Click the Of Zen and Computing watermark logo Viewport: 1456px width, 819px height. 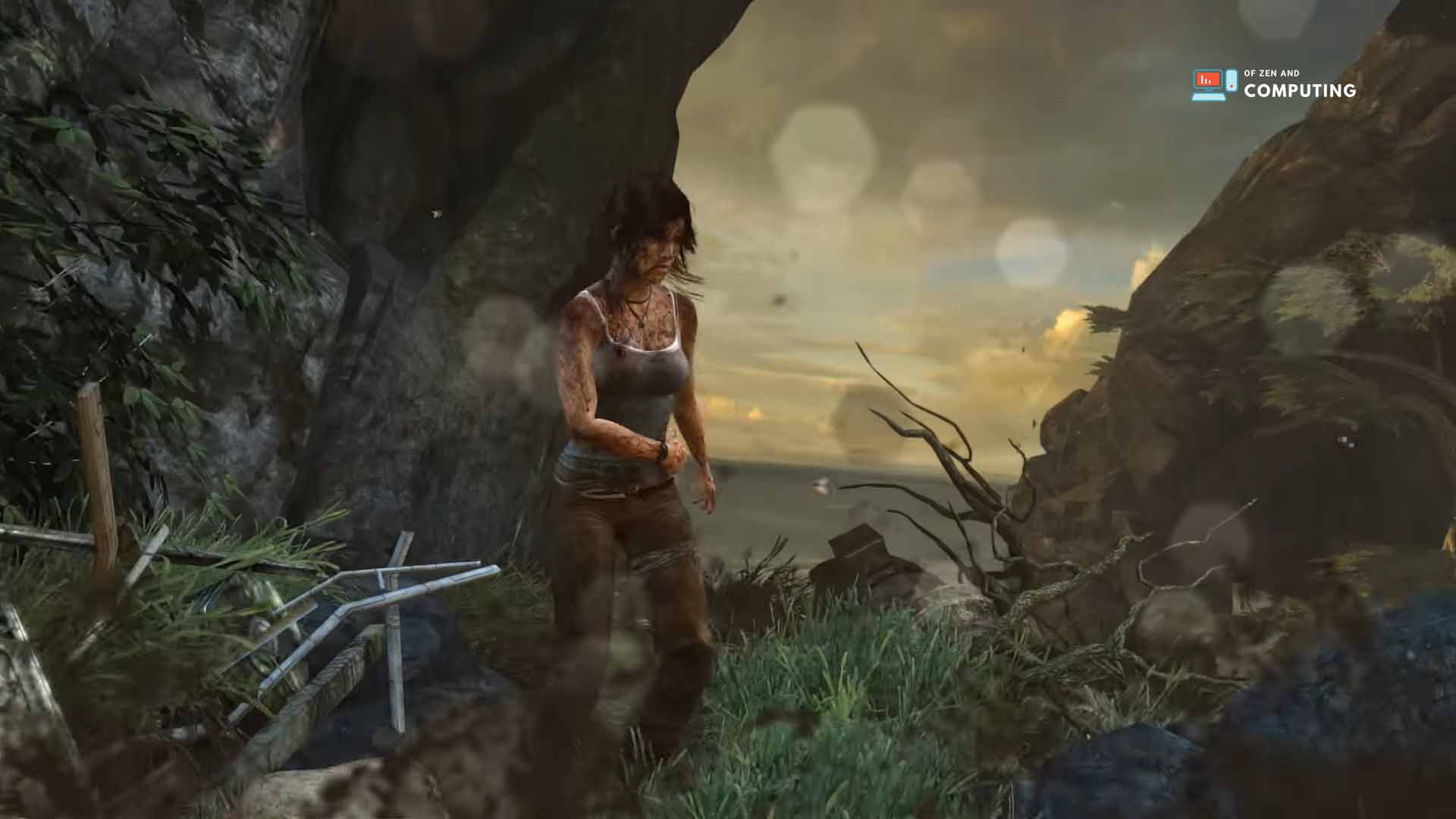pyautogui.click(x=1273, y=85)
